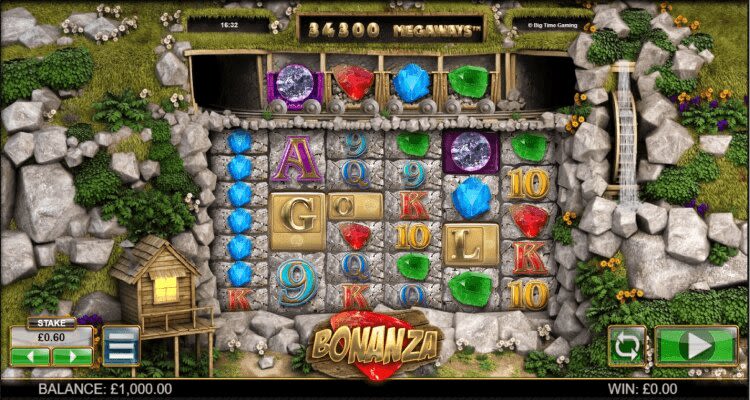750x400 pixels.
Task: Spin the reels with the green play button
Action: point(696,346)
